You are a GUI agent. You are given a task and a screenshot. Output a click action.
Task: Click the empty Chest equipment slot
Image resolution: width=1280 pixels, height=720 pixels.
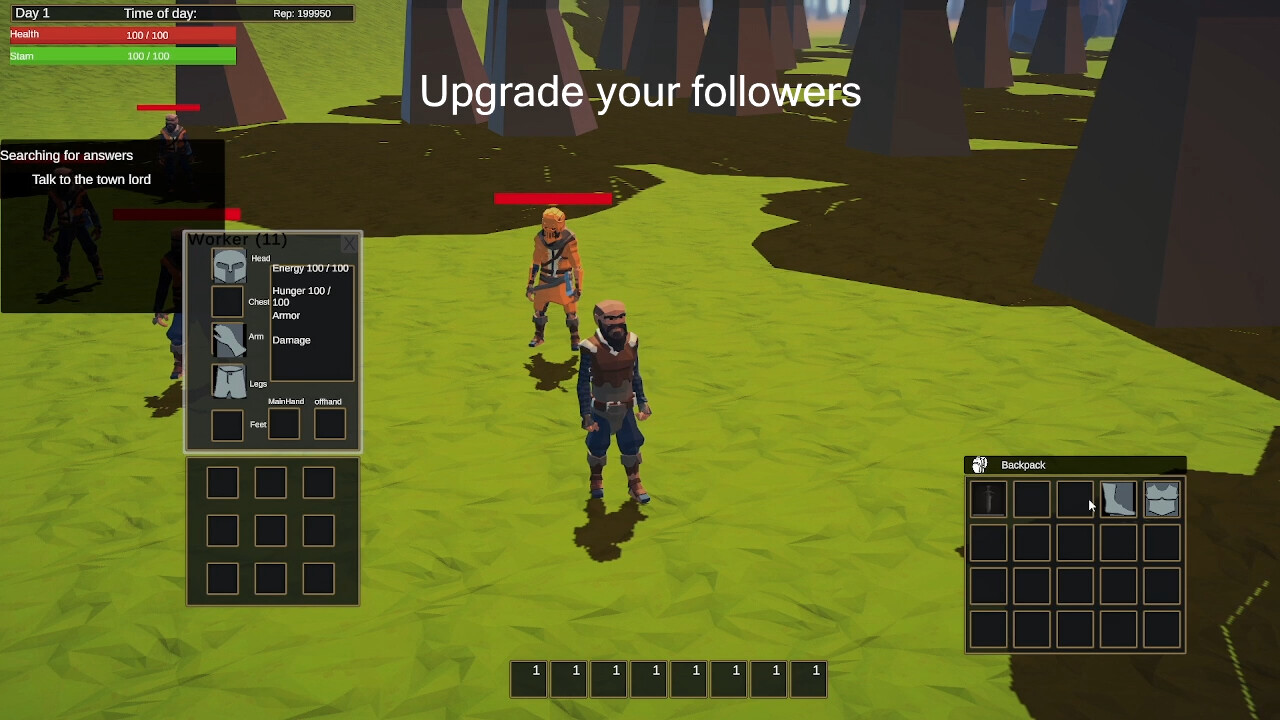[226, 301]
